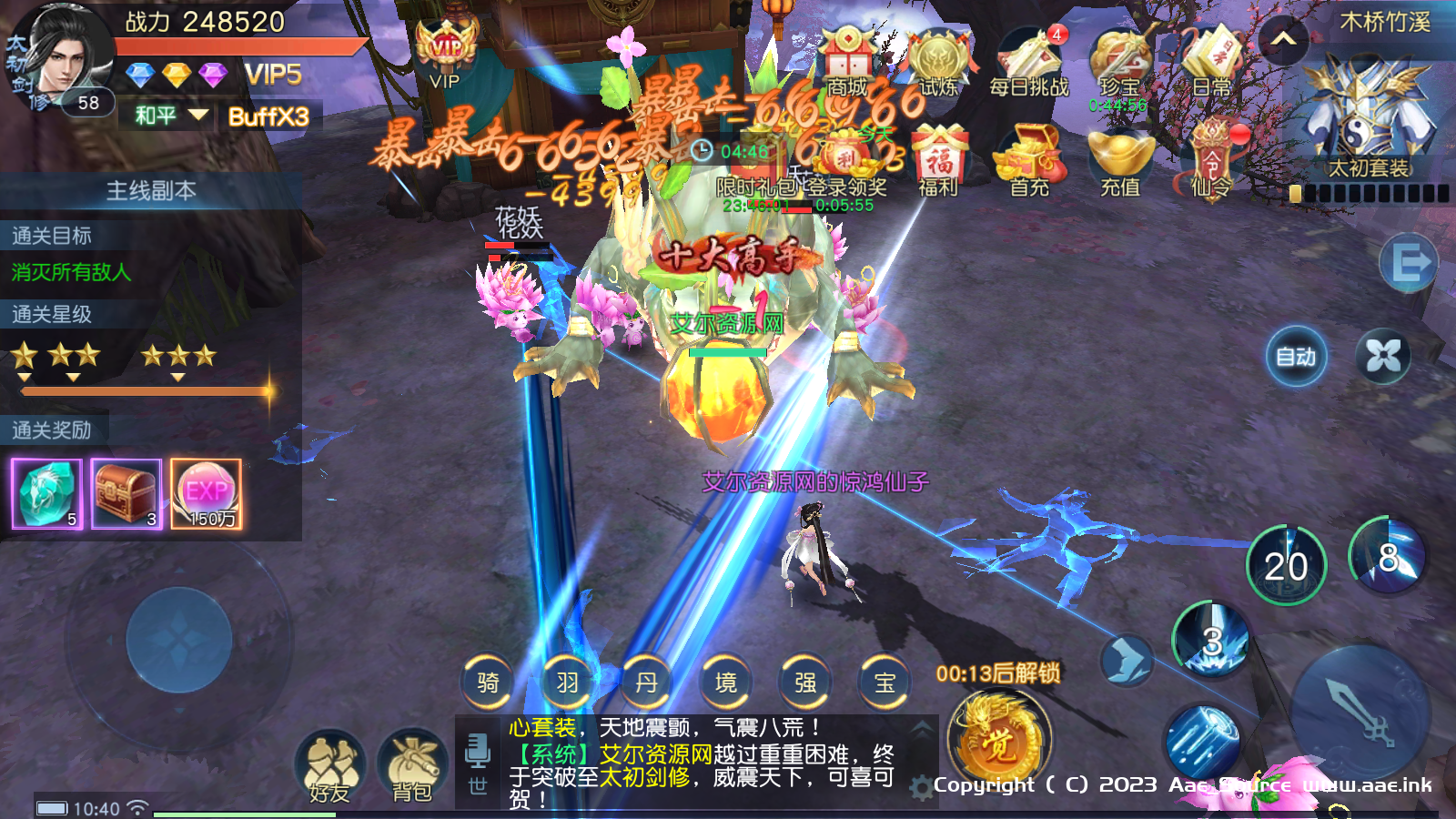Exit the dungeon with the leave button

[x=1408, y=264]
